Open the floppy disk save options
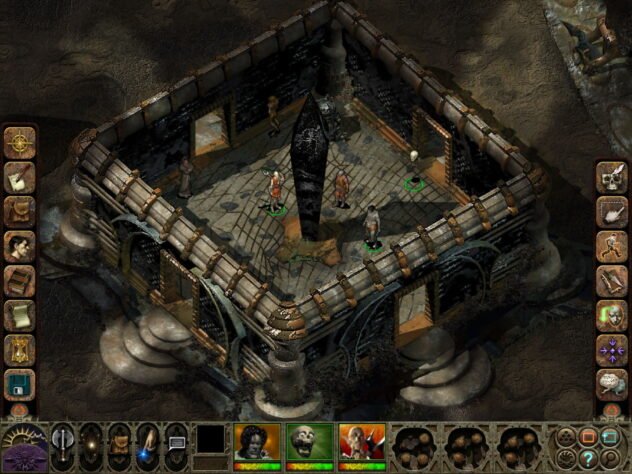 point(20,383)
